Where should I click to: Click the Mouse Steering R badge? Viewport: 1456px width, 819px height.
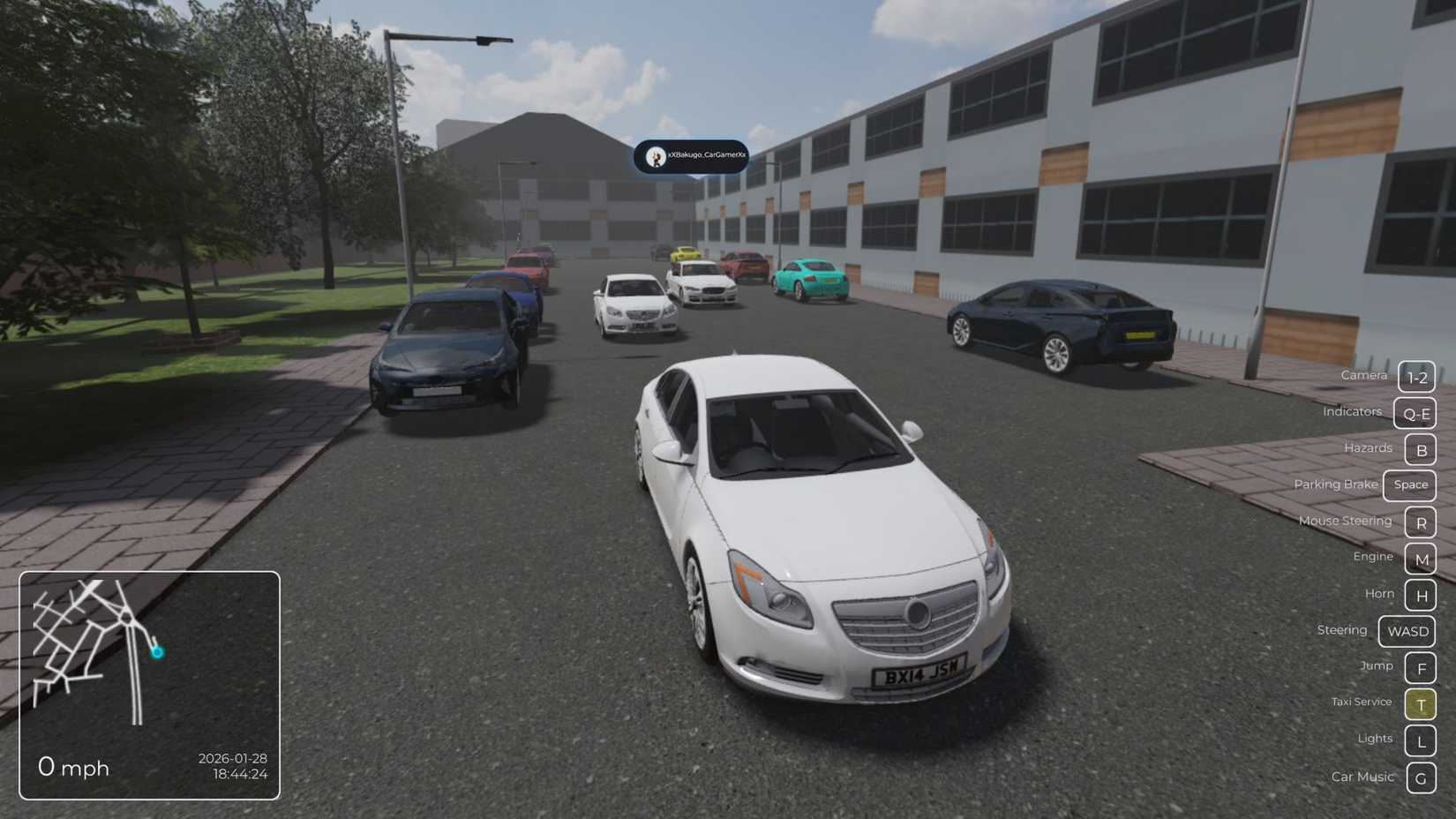coord(1421,522)
